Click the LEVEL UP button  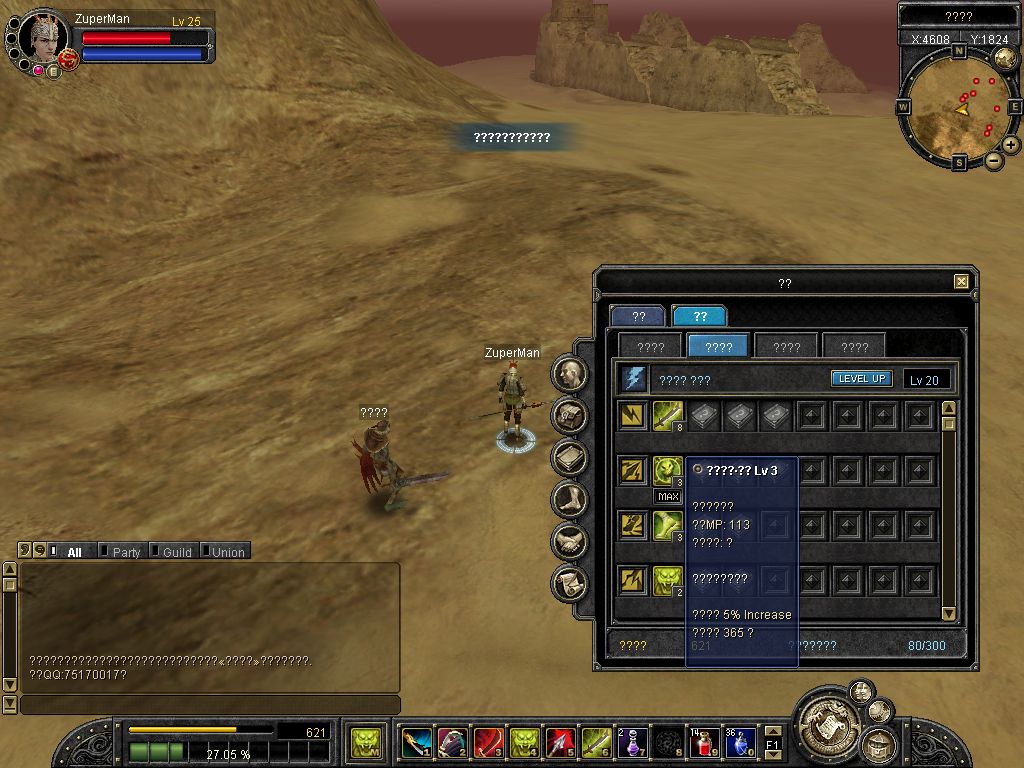click(861, 379)
